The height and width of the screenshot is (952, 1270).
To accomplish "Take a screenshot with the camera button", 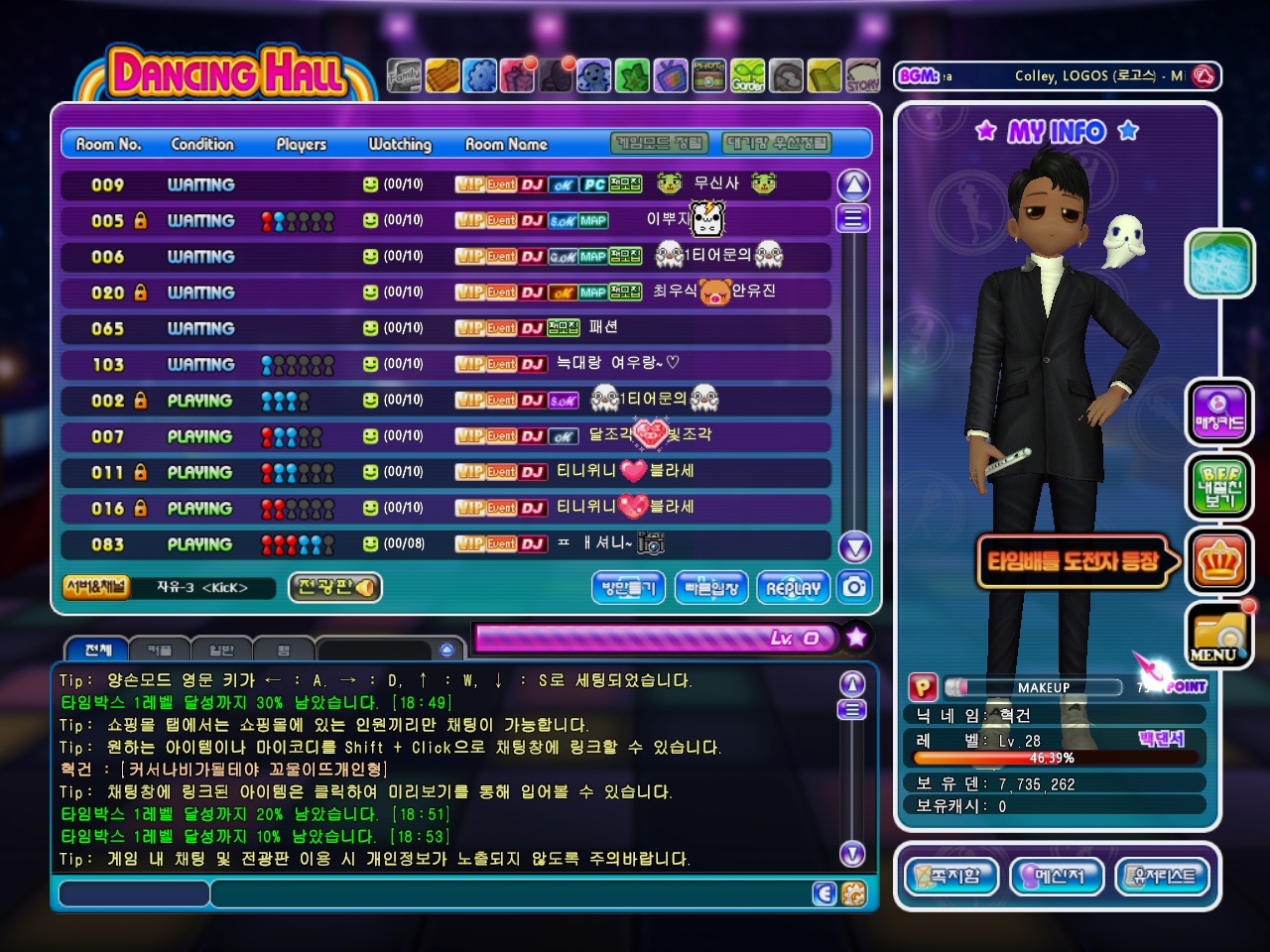I will tap(854, 587).
